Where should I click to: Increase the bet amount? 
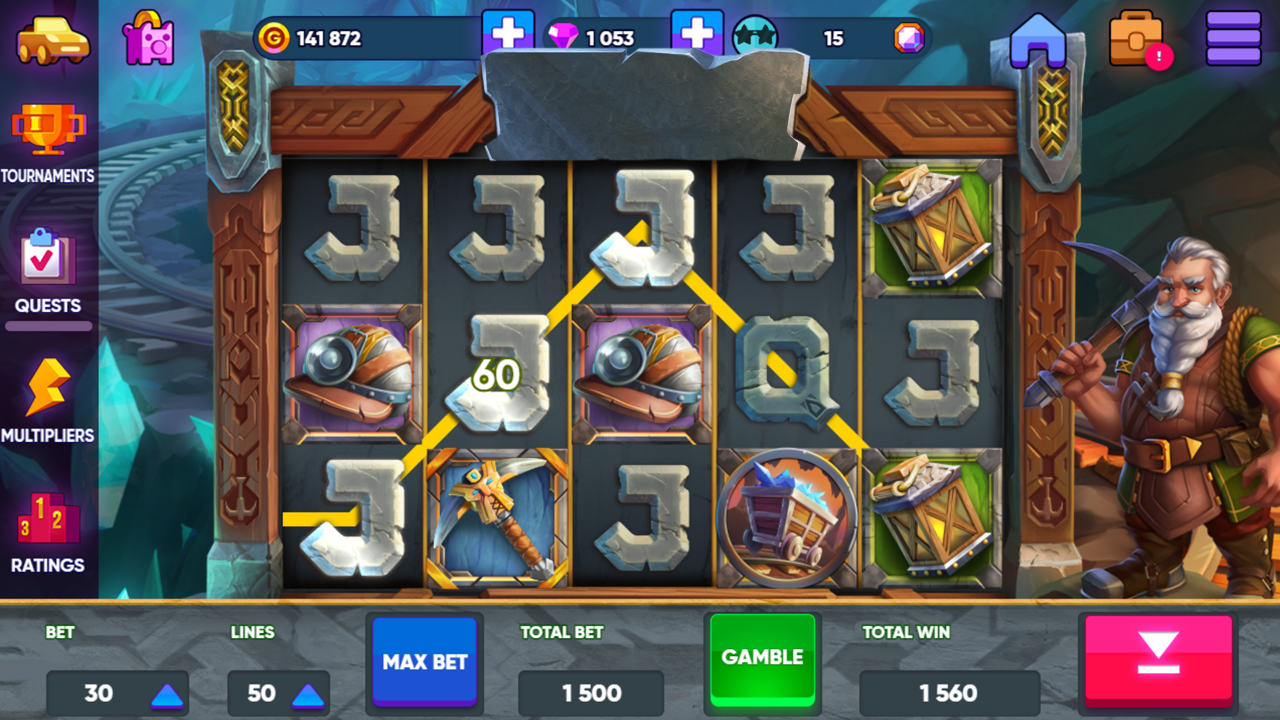tap(166, 693)
